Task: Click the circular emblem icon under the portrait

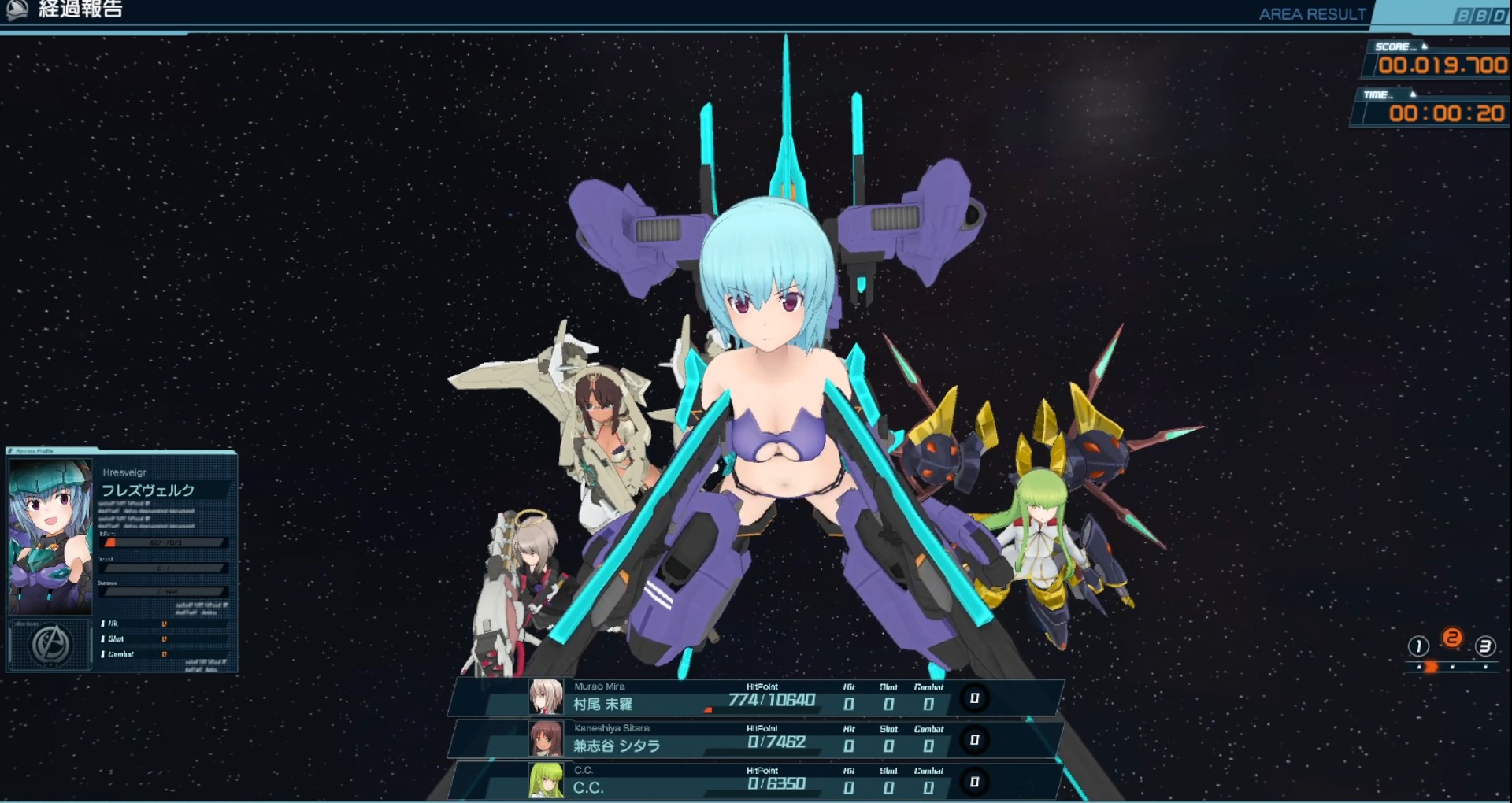Action: click(x=50, y=646)
